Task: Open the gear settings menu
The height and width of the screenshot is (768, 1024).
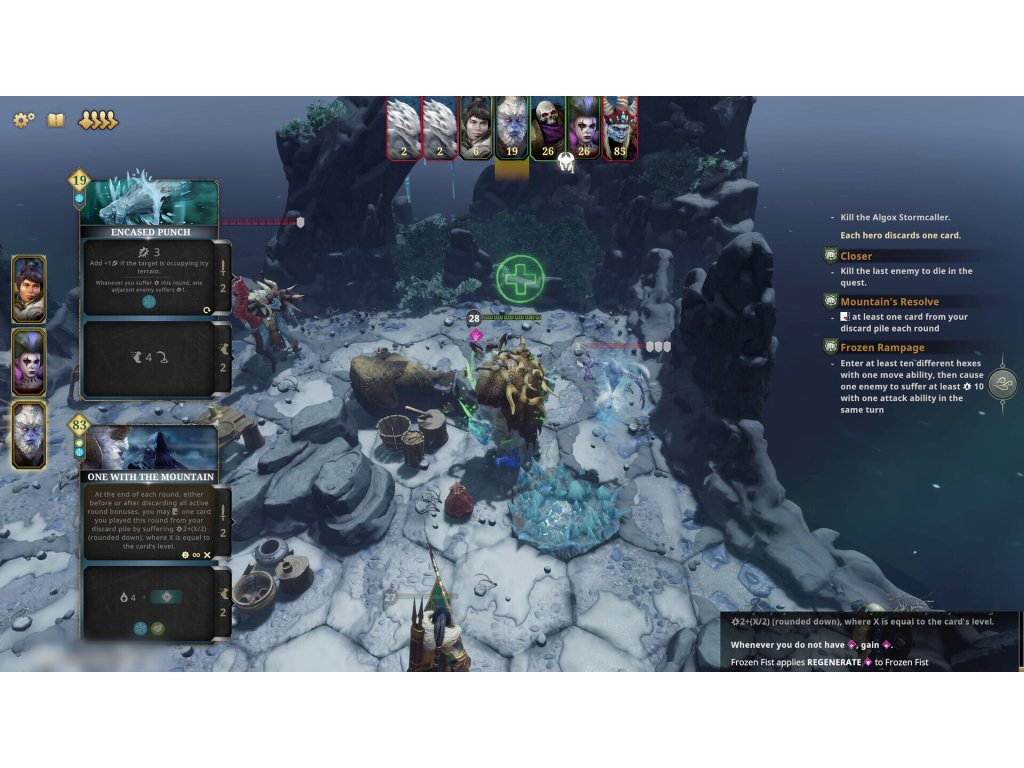Action: tap(24, 120)
